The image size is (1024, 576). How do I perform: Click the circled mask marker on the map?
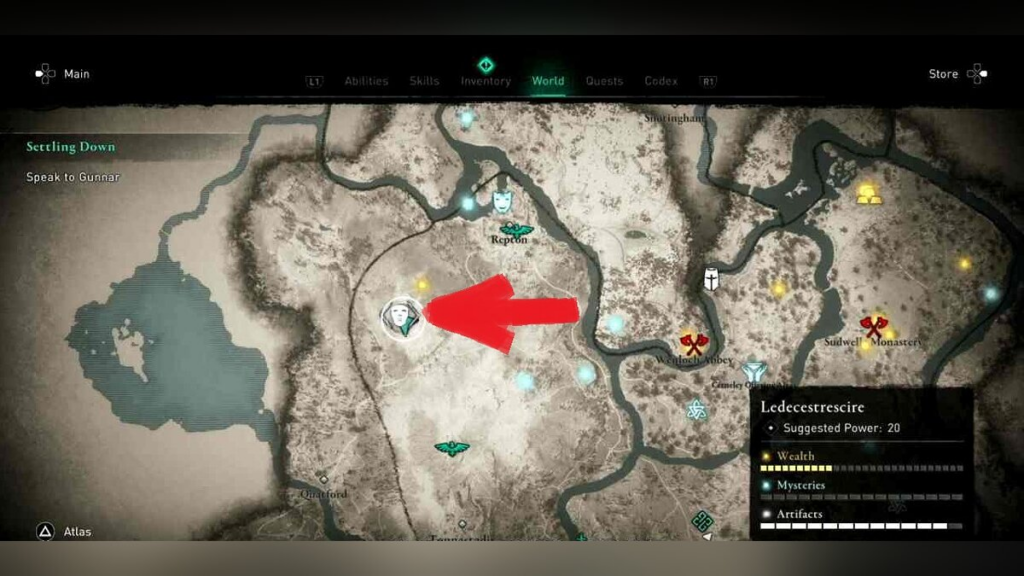(x=402, y=318)
